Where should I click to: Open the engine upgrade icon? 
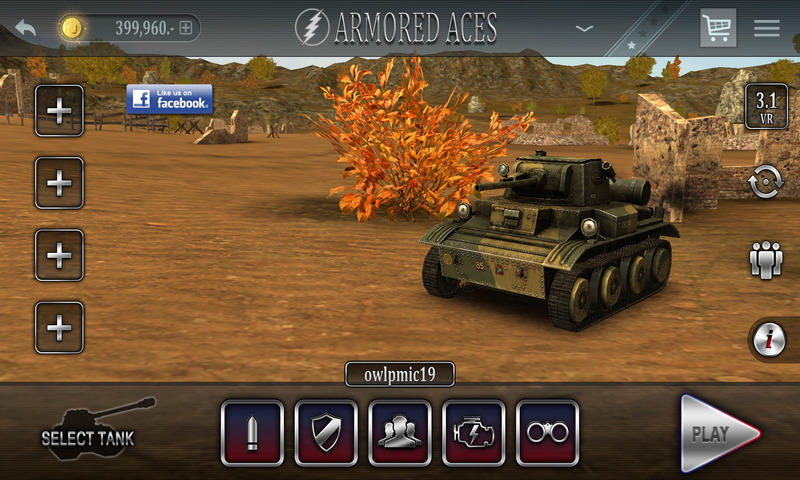tap(474, 433)
